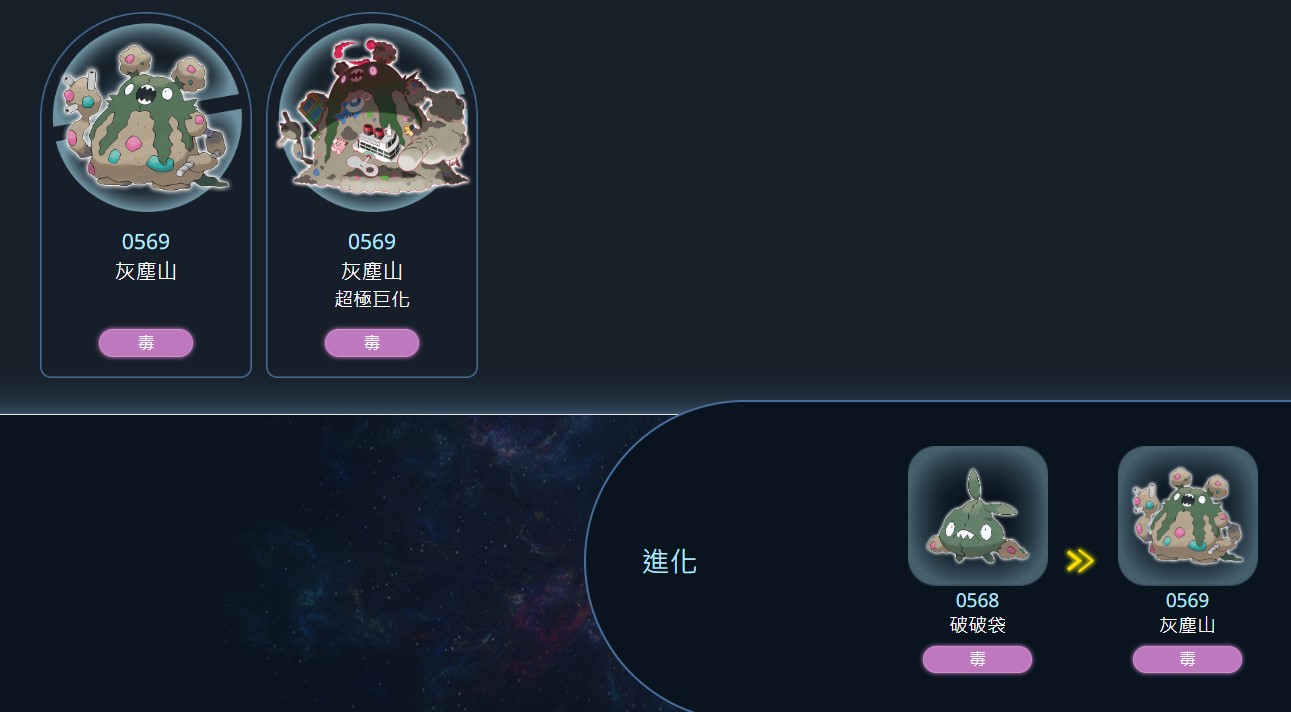Image resolution: width=1291 pixels, height=712 pixels.
Task: Click the 毒 type tag under 破破袋
Action: click(977, 660)
